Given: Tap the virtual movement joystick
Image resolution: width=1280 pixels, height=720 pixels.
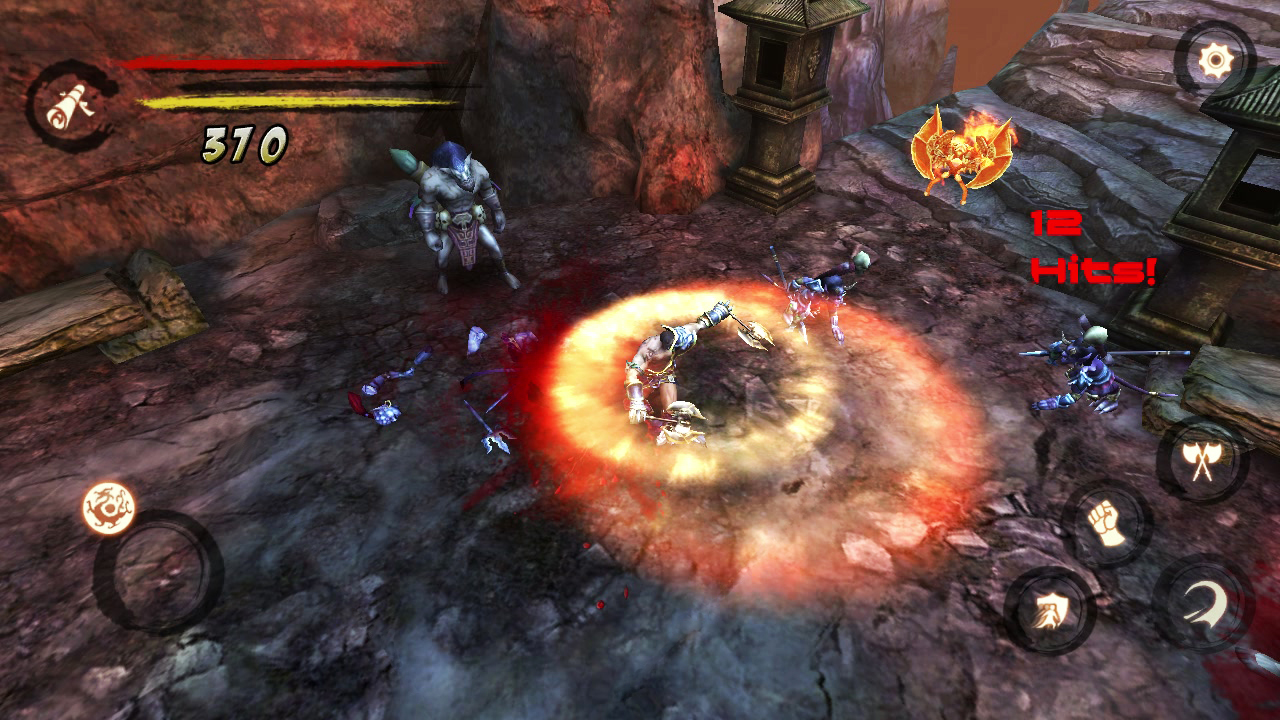Looking at the screenshot, I should pyautogui.click(x=158, y=572).
